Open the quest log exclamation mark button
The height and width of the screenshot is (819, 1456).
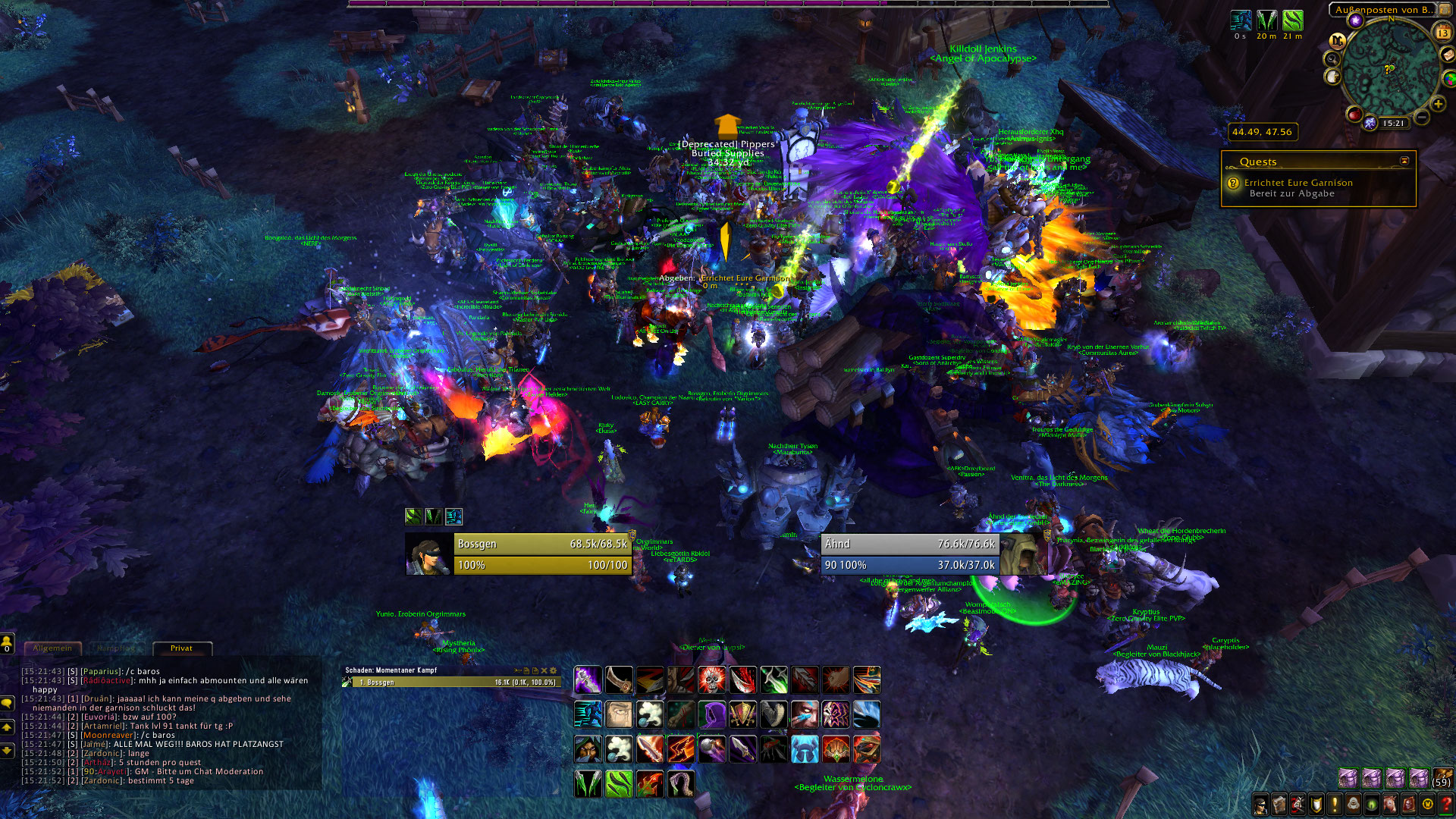1335,805
